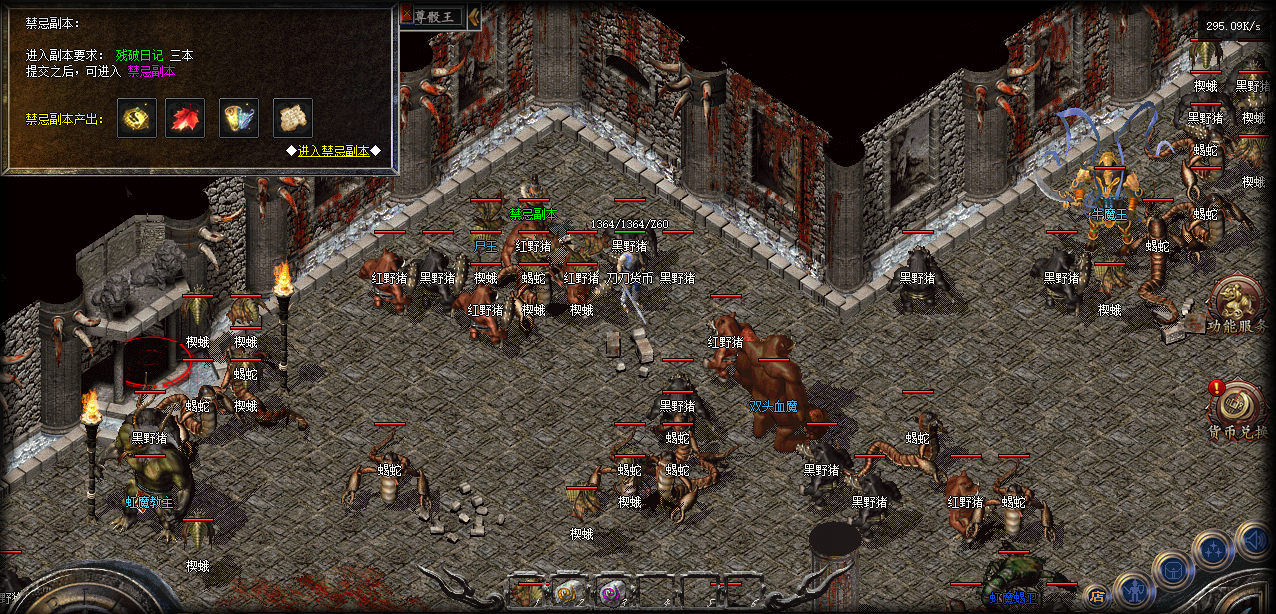Select the gold coin reward icon

click(136, 118)
